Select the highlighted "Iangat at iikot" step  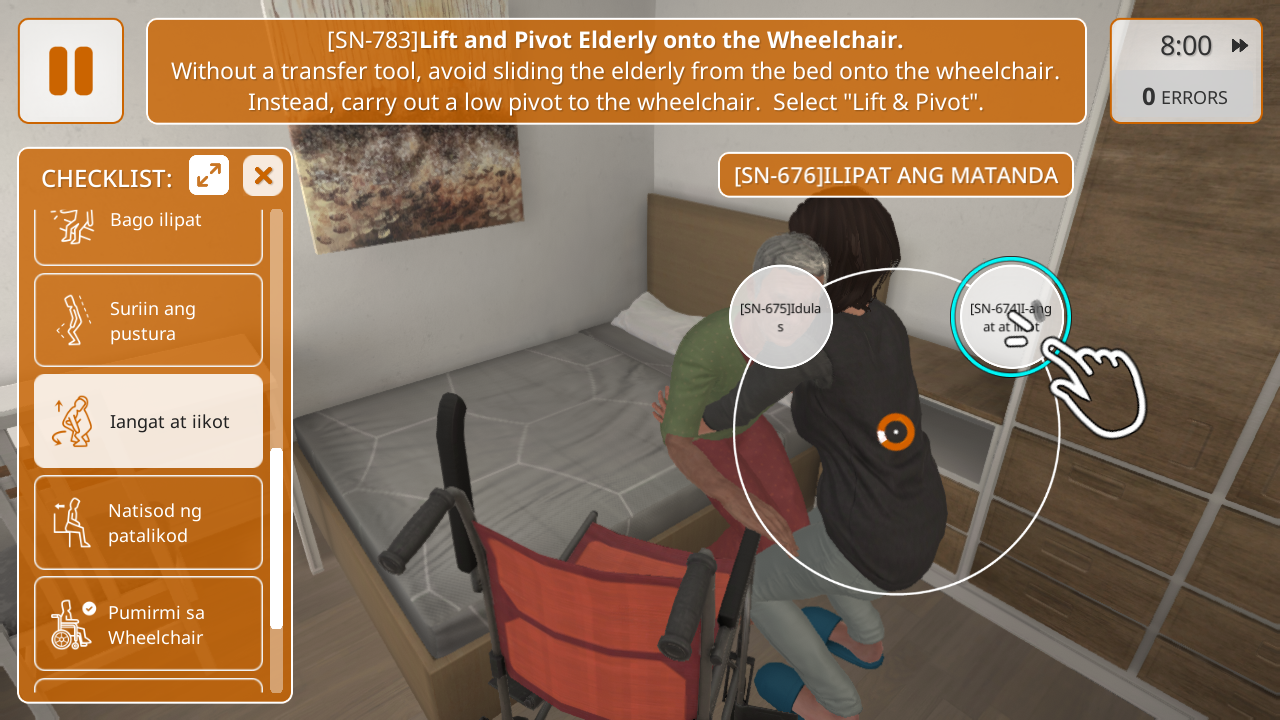pos(148,421)
